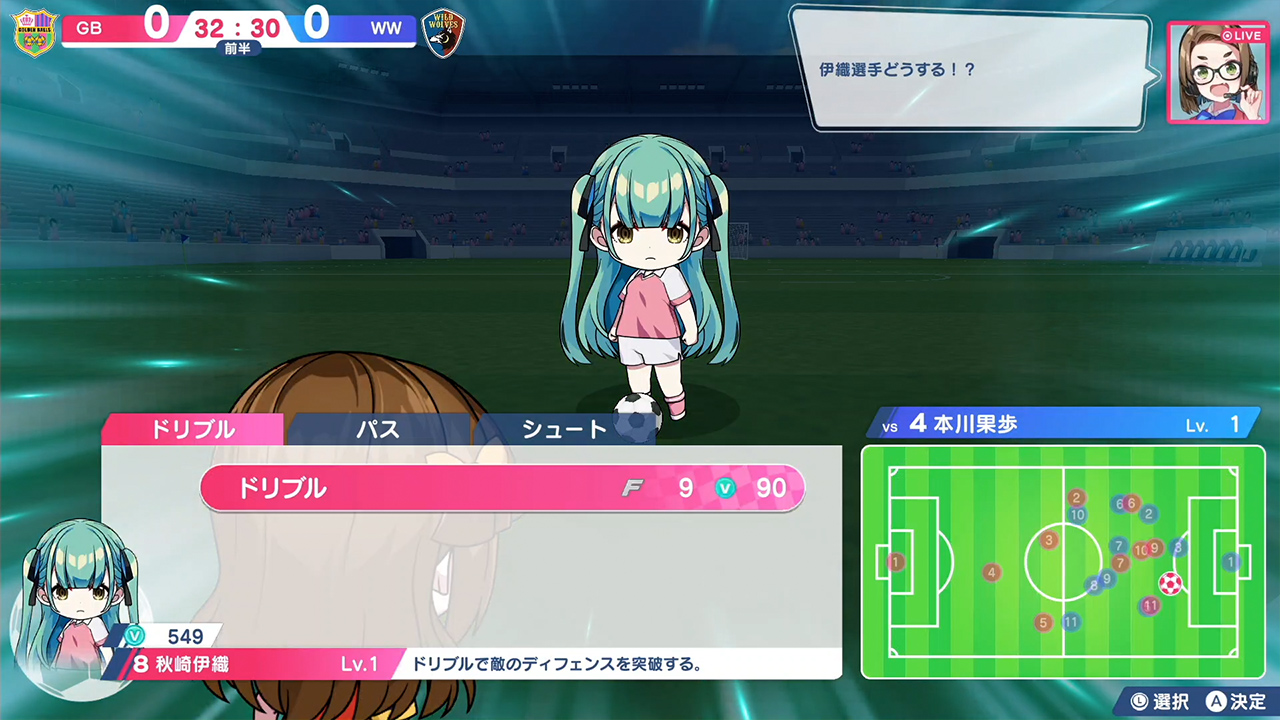Click the soccer ball marker on the minimap

(1171, 582)
